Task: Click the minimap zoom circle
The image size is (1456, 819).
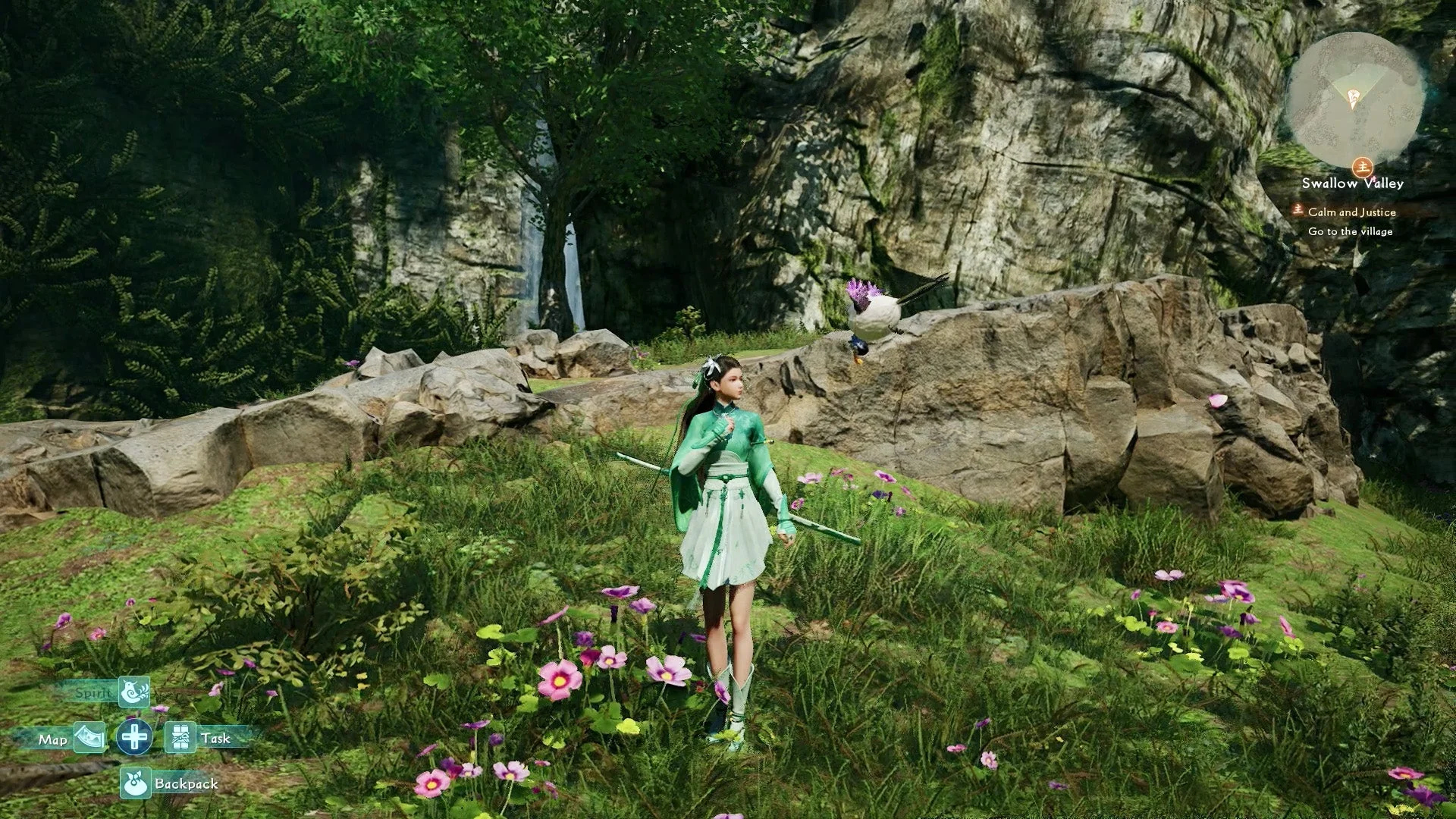Action: pos(1355,98)
